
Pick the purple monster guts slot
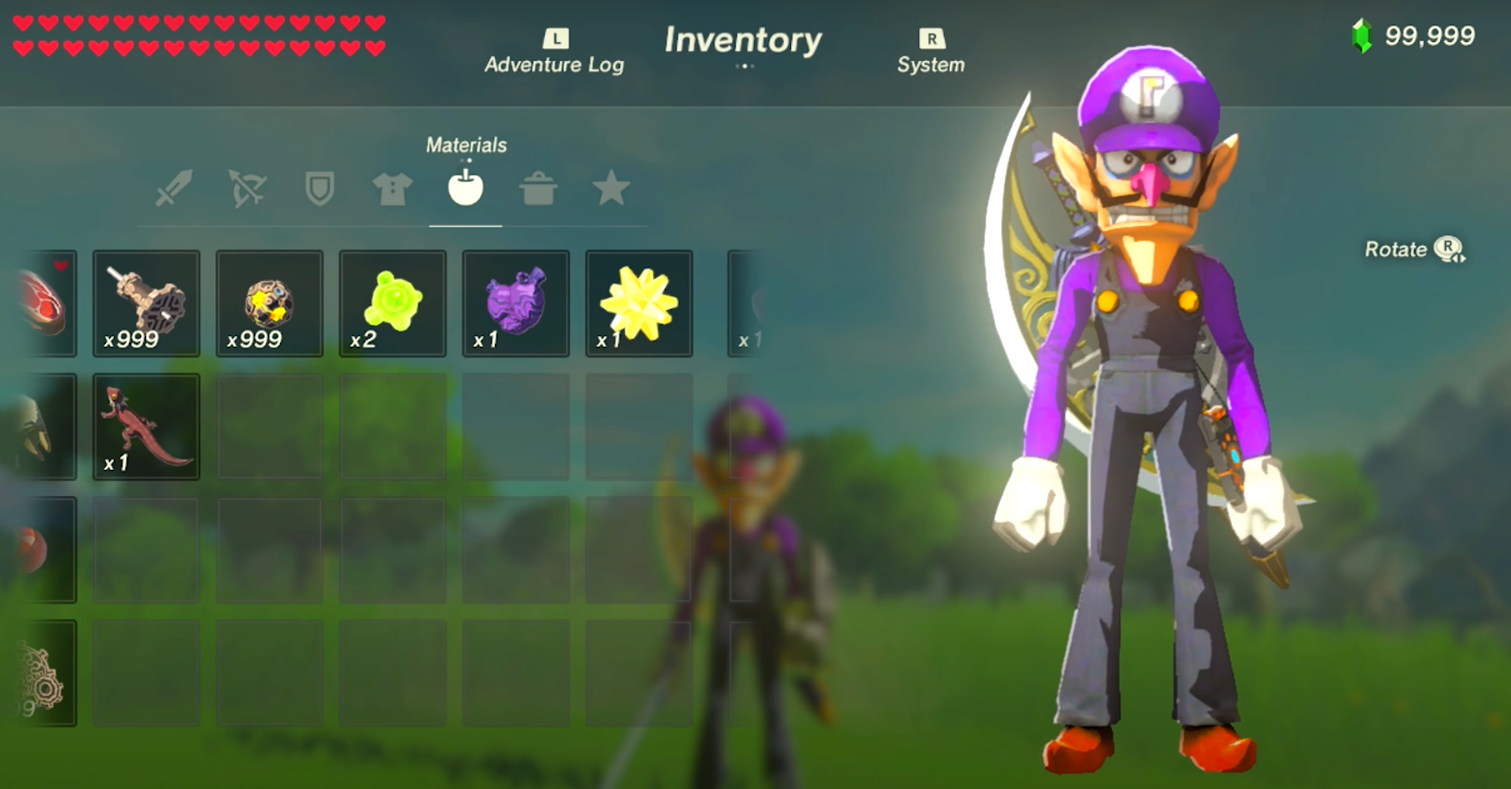[x=515, y=303]
